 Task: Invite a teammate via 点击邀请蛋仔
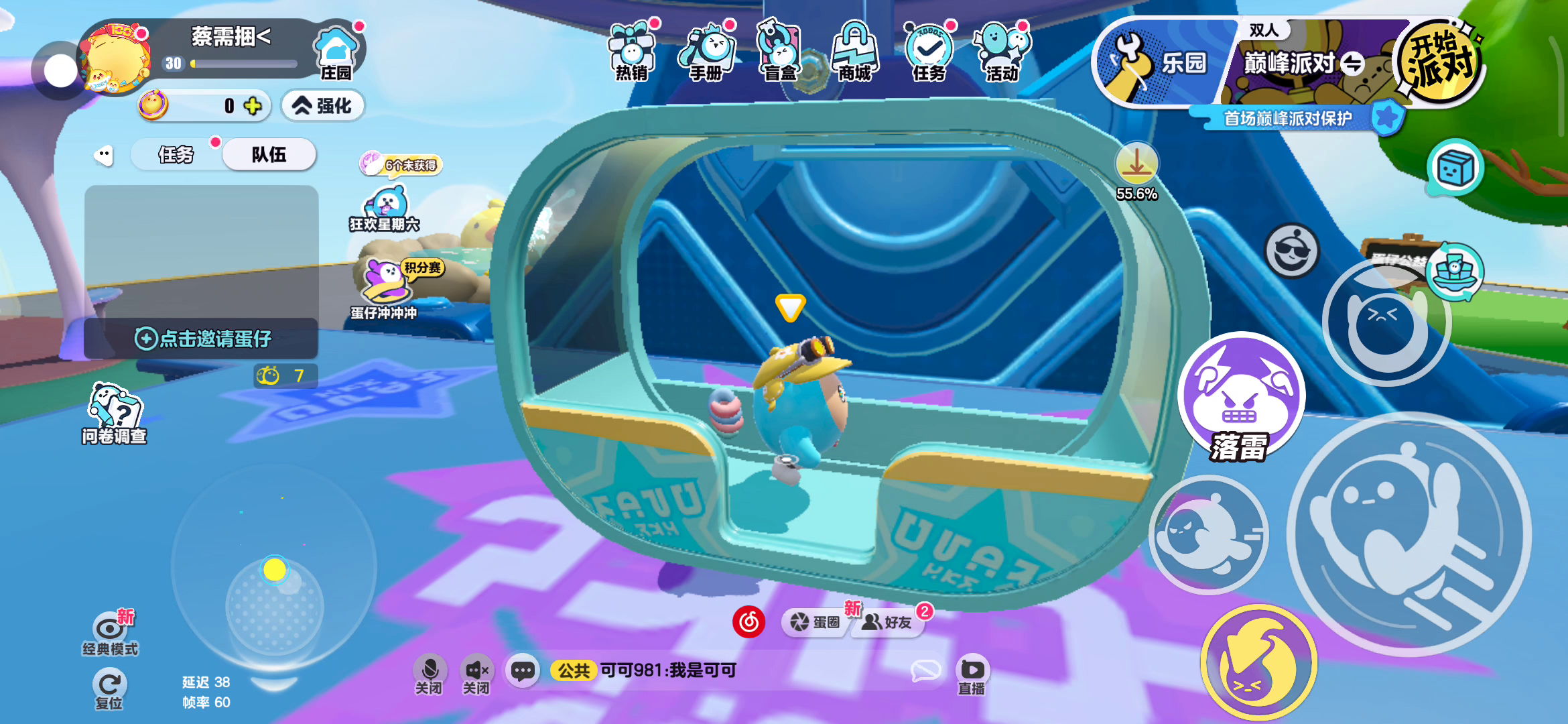point(202,339)
